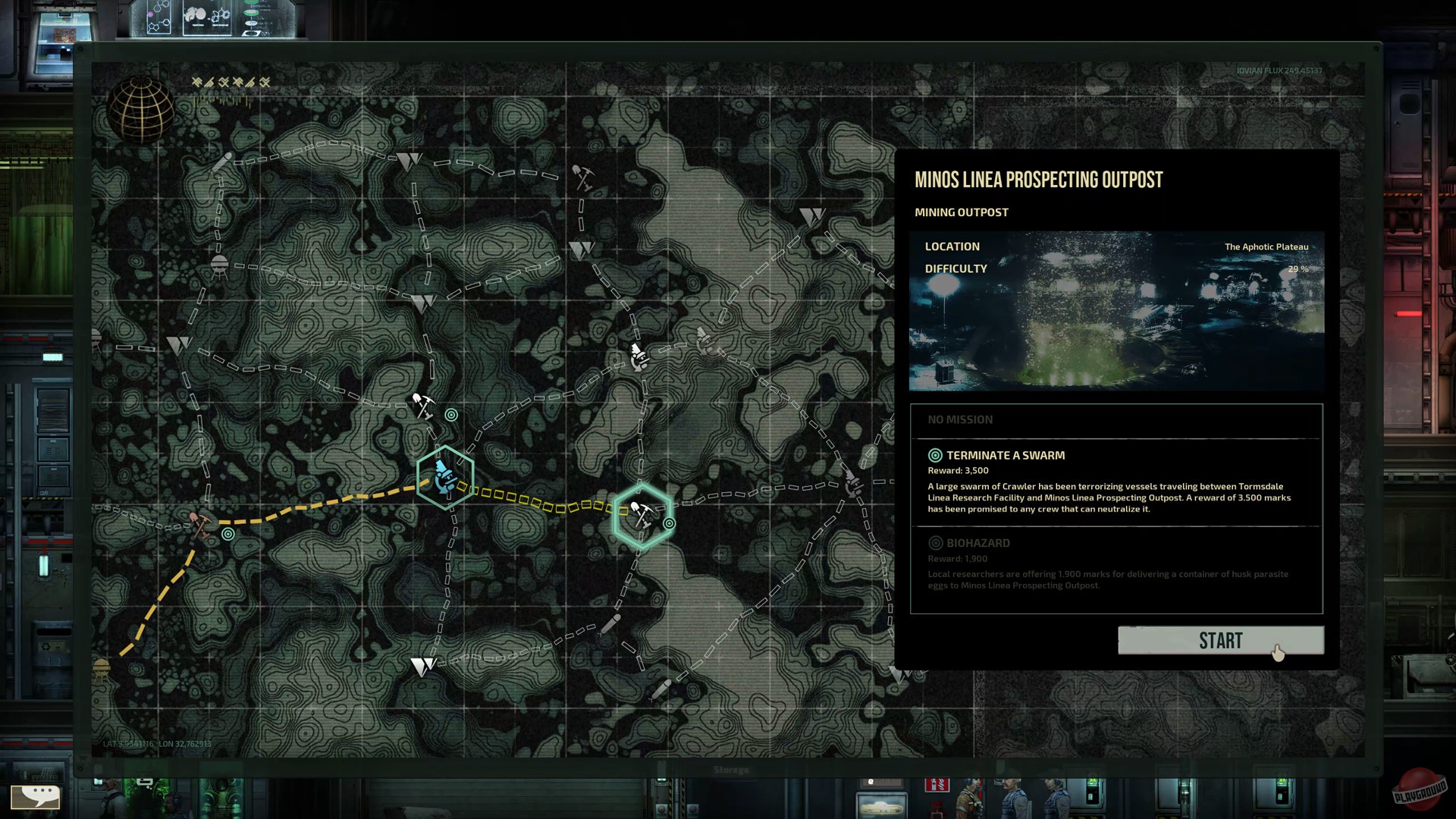
Task: Open The Aphotic Plateau location link
Action: coord(1265,246)
